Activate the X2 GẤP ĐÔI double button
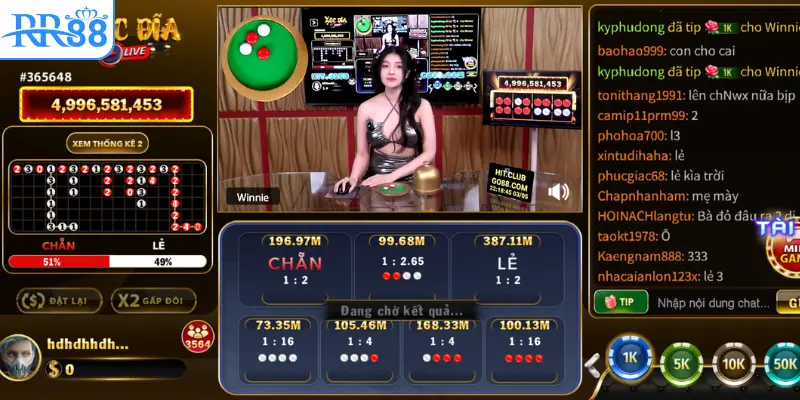This screenshot has width=800, height=400. (153, 300)
